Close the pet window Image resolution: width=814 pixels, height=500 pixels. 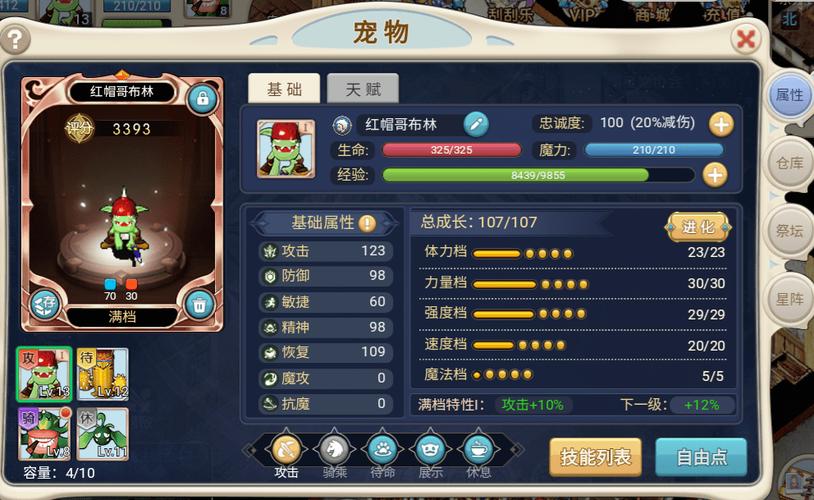tap(745, 39)
